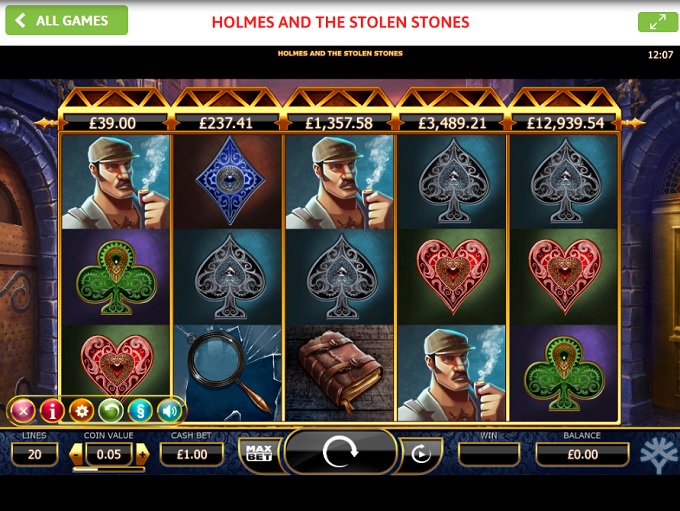Screen dimensions: 680x511
Task: Decrease the coin value with the left arrow
Action: (x=76, y=454)
